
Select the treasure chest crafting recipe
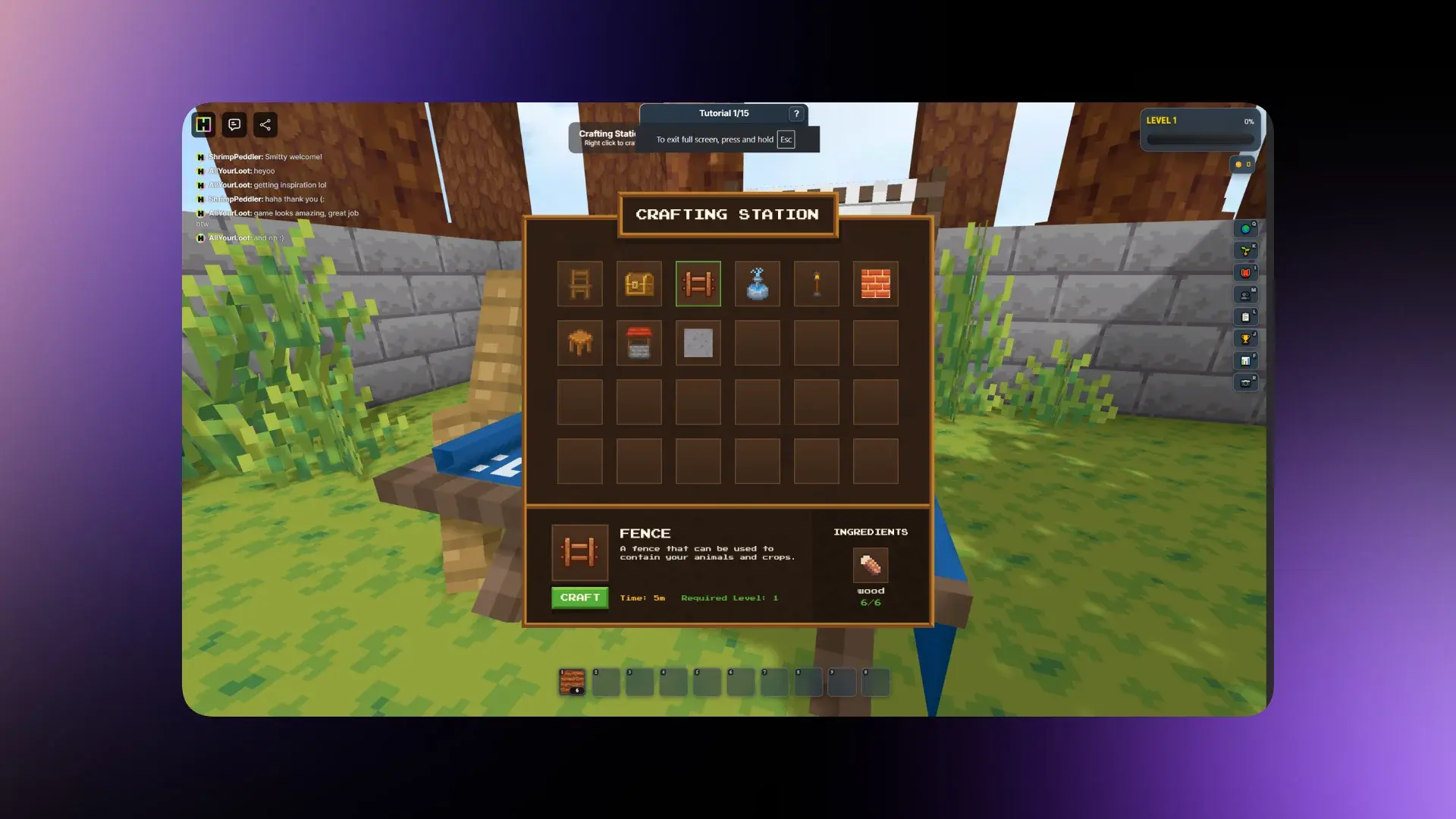click(639, 284)
